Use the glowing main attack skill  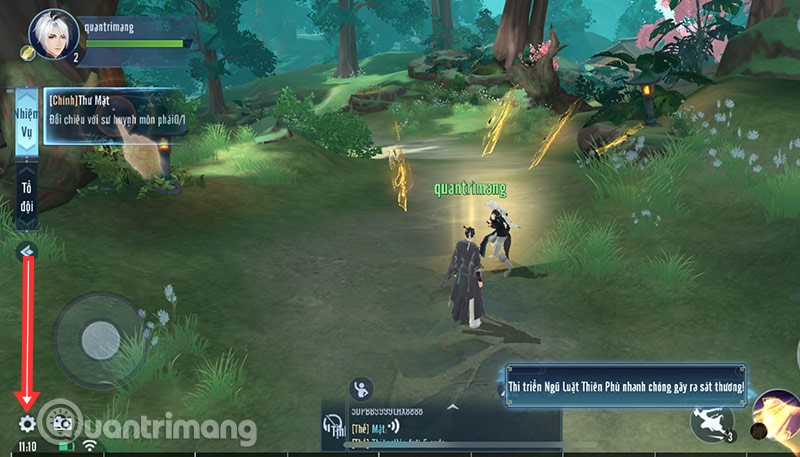[x=778, y=417]
